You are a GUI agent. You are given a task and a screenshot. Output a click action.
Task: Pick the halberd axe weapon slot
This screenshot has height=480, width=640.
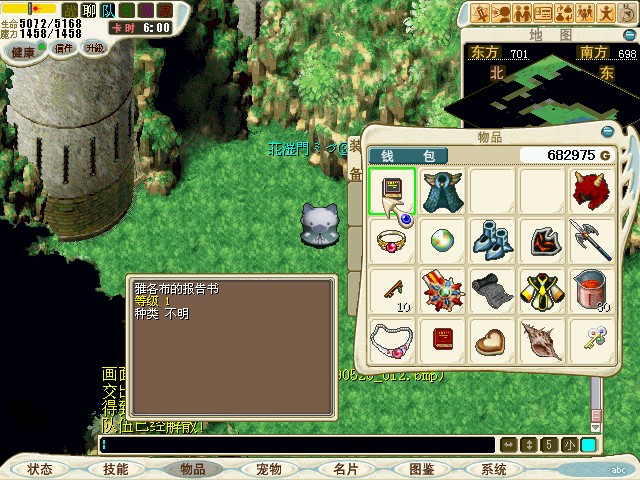[592, 240]
